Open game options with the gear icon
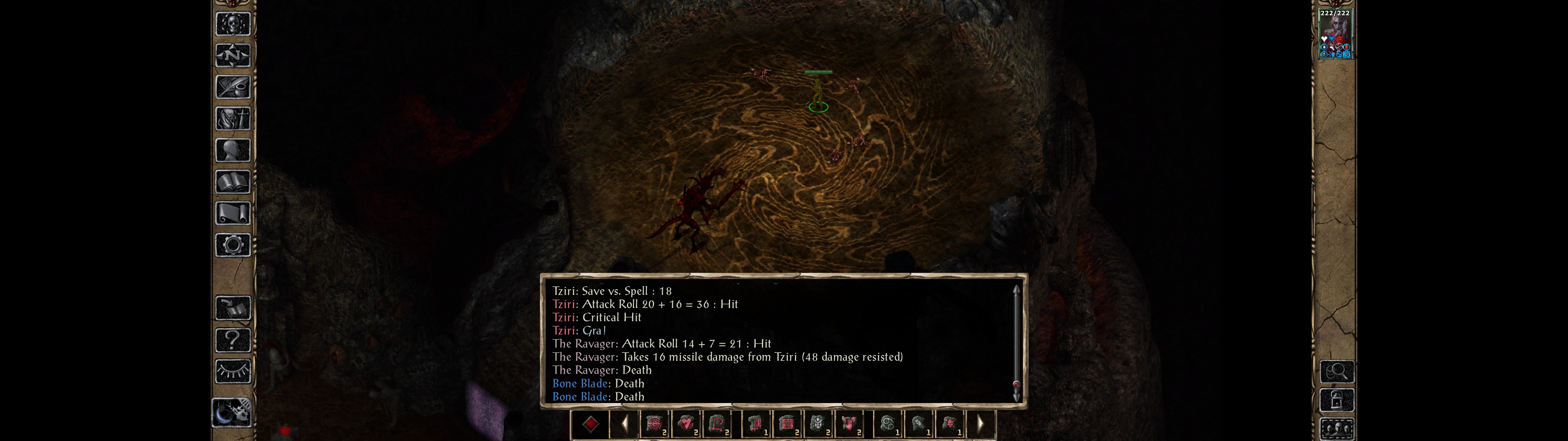 point(232,245)
